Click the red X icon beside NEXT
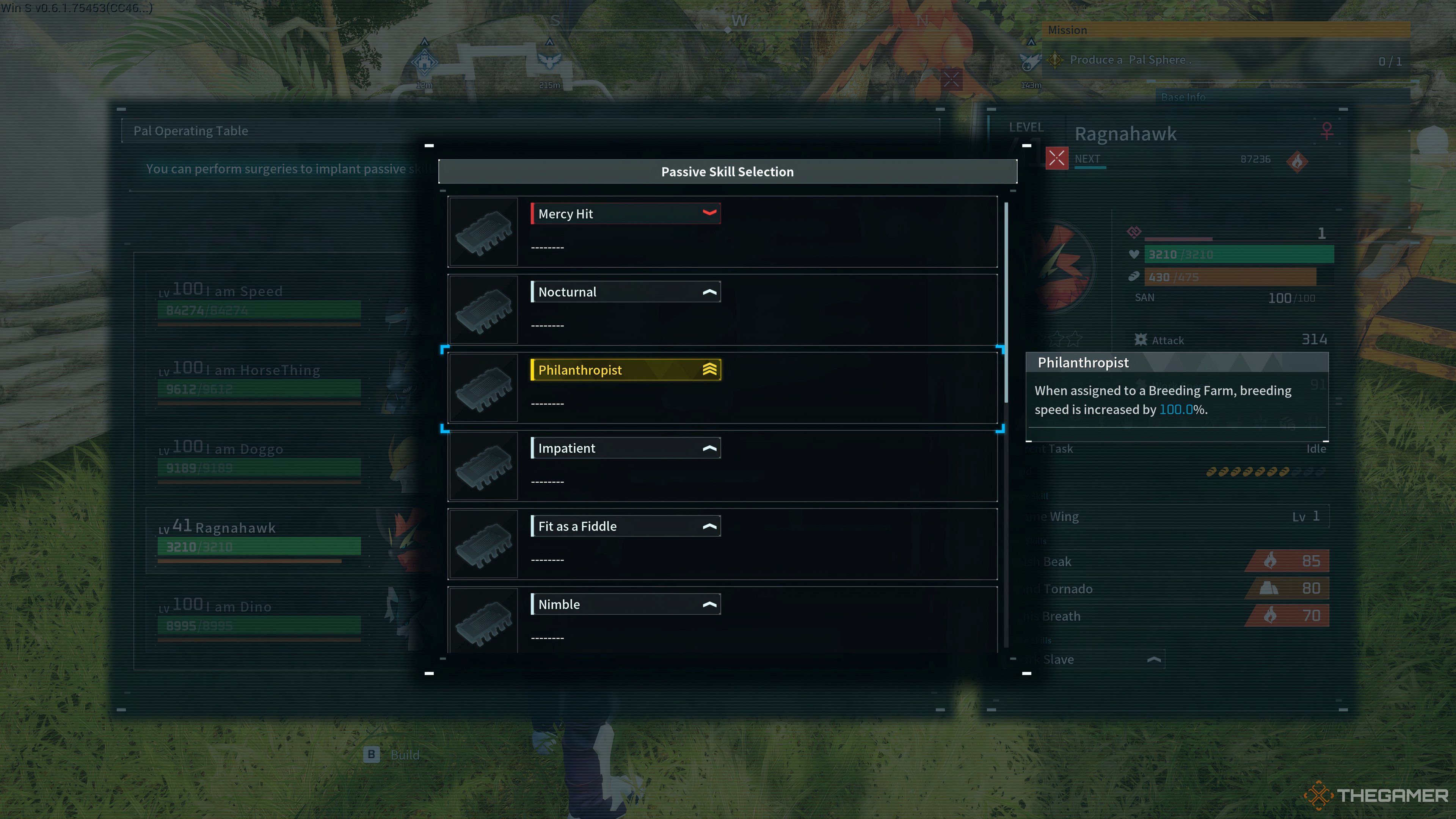1456x819 pixels. click(1056, 159)
